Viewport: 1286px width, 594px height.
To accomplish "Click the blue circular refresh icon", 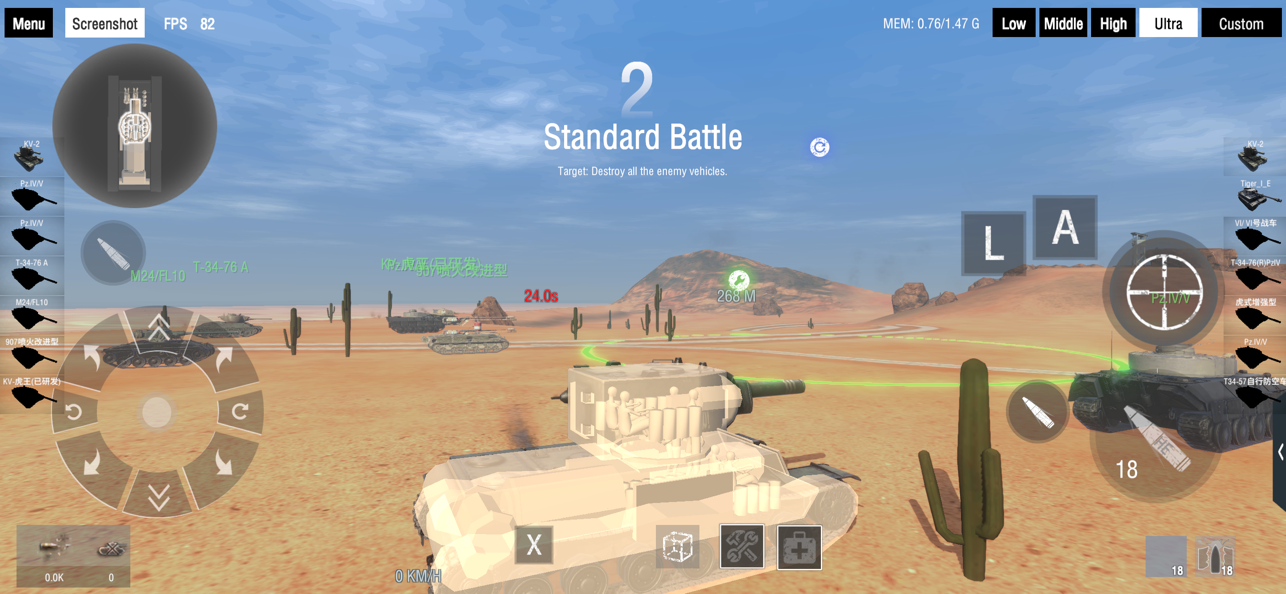I will 820,147.
